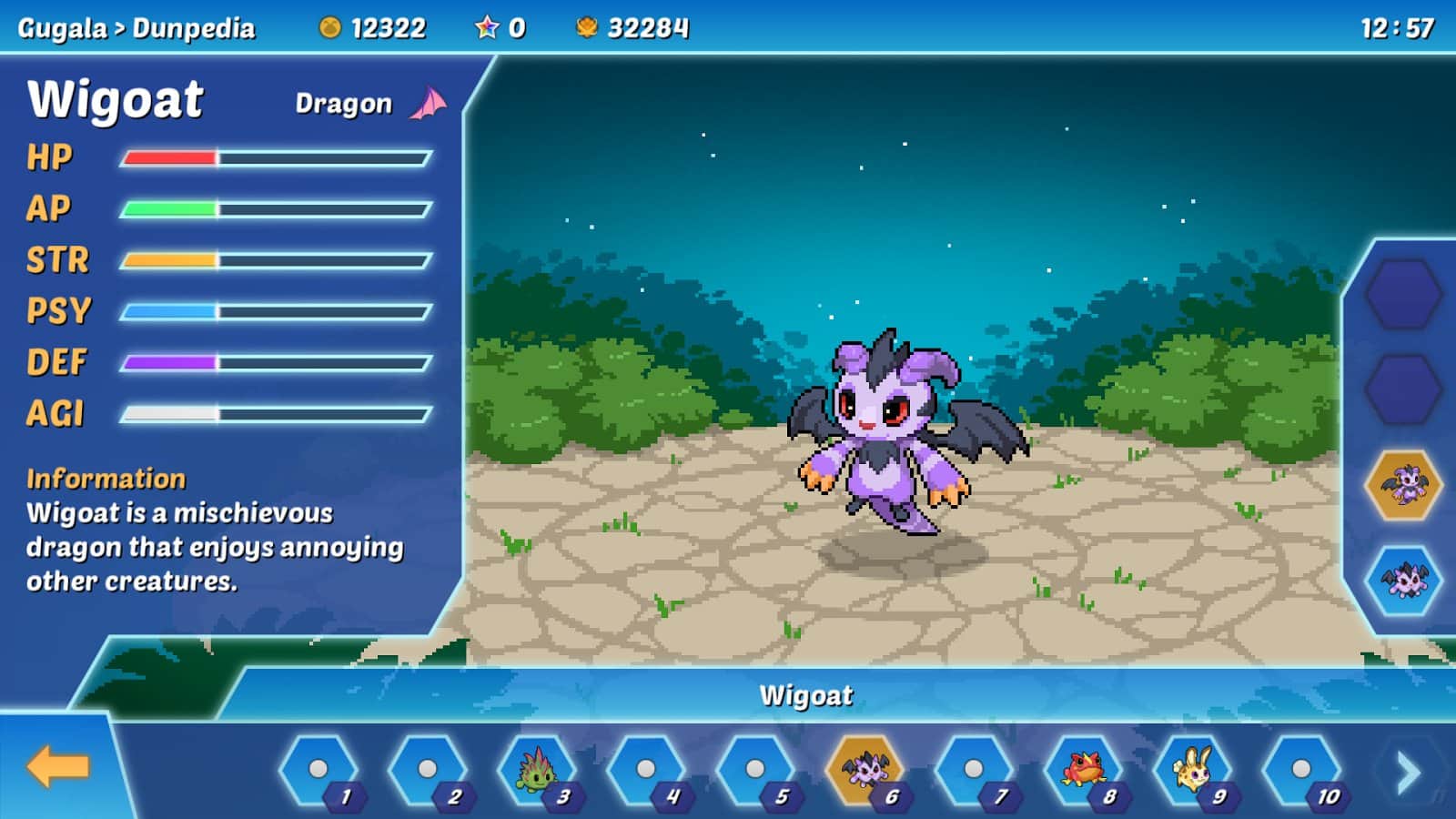Switch to the blue hexagon Wigoat variant
Image resolution: width=1456 pixels, height=819 pixels.
(1404, 580)
